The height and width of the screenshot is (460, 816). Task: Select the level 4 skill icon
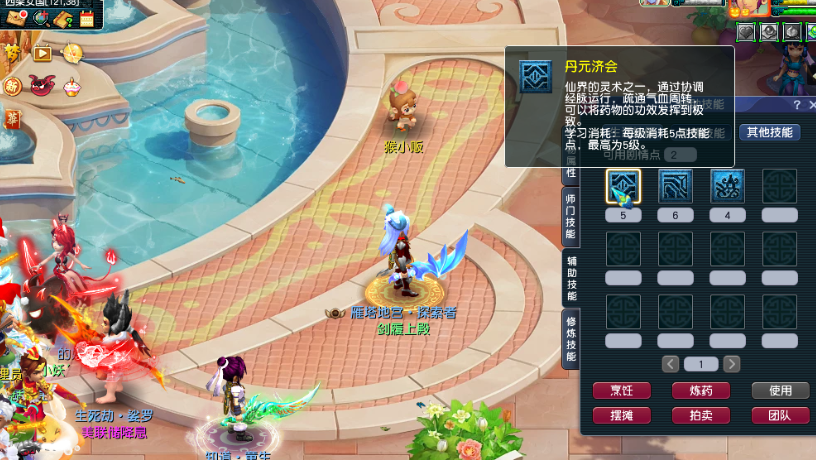(727, 187)
